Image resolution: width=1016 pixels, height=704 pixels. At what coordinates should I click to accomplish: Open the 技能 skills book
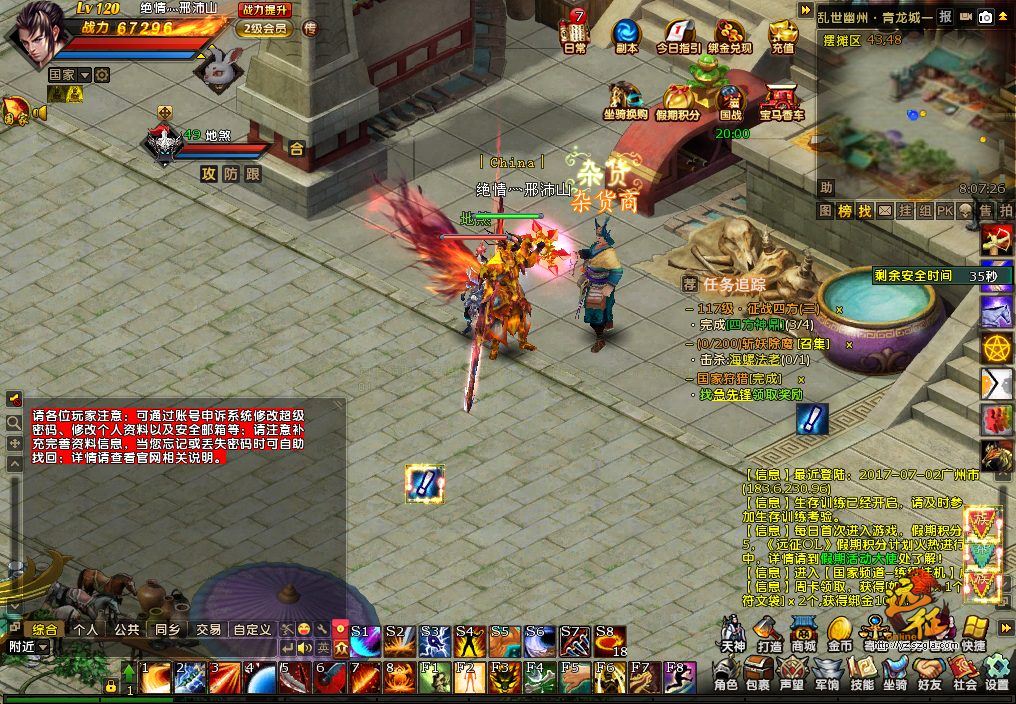(x=862, y=672)
